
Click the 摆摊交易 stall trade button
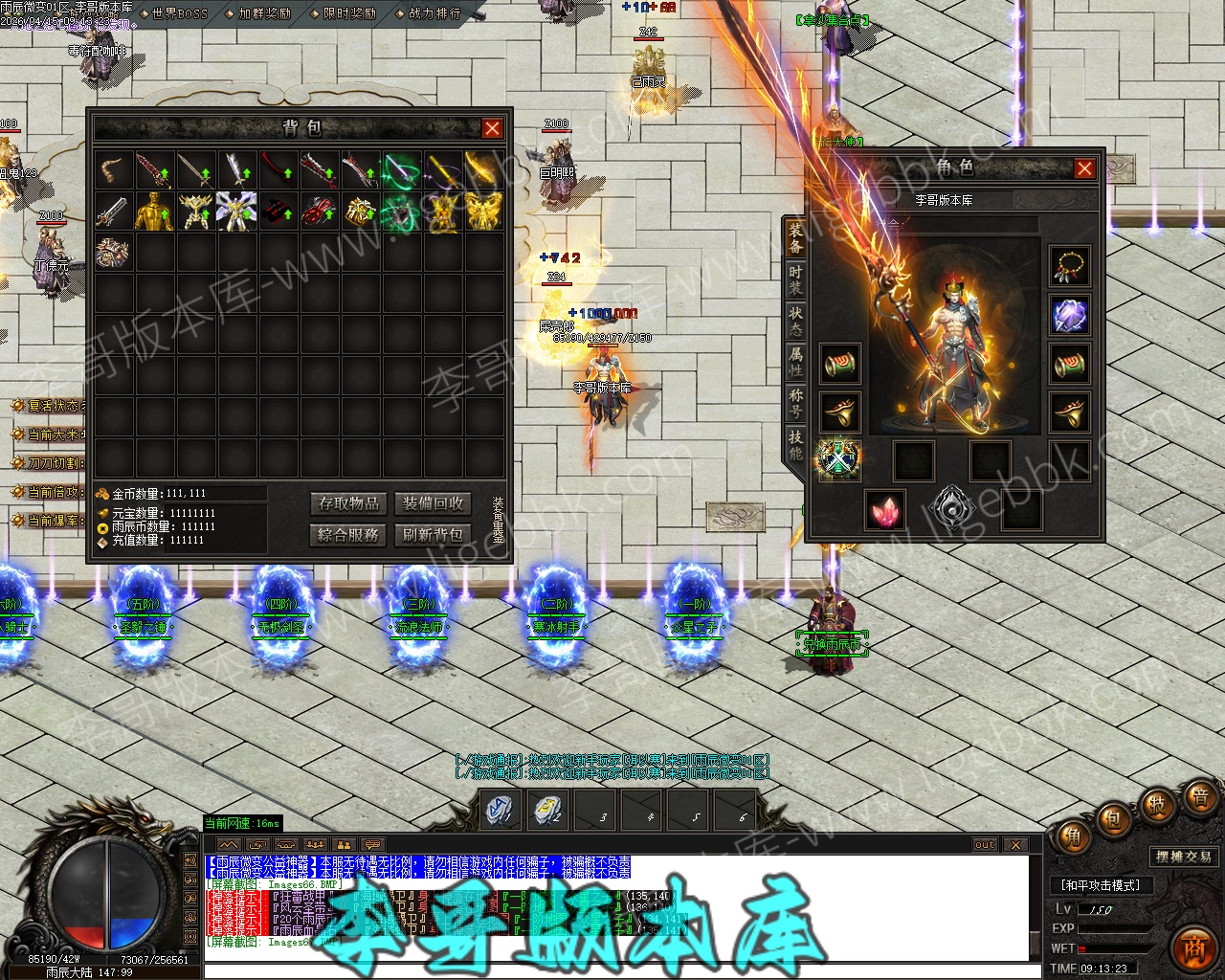coord(1184,857)
